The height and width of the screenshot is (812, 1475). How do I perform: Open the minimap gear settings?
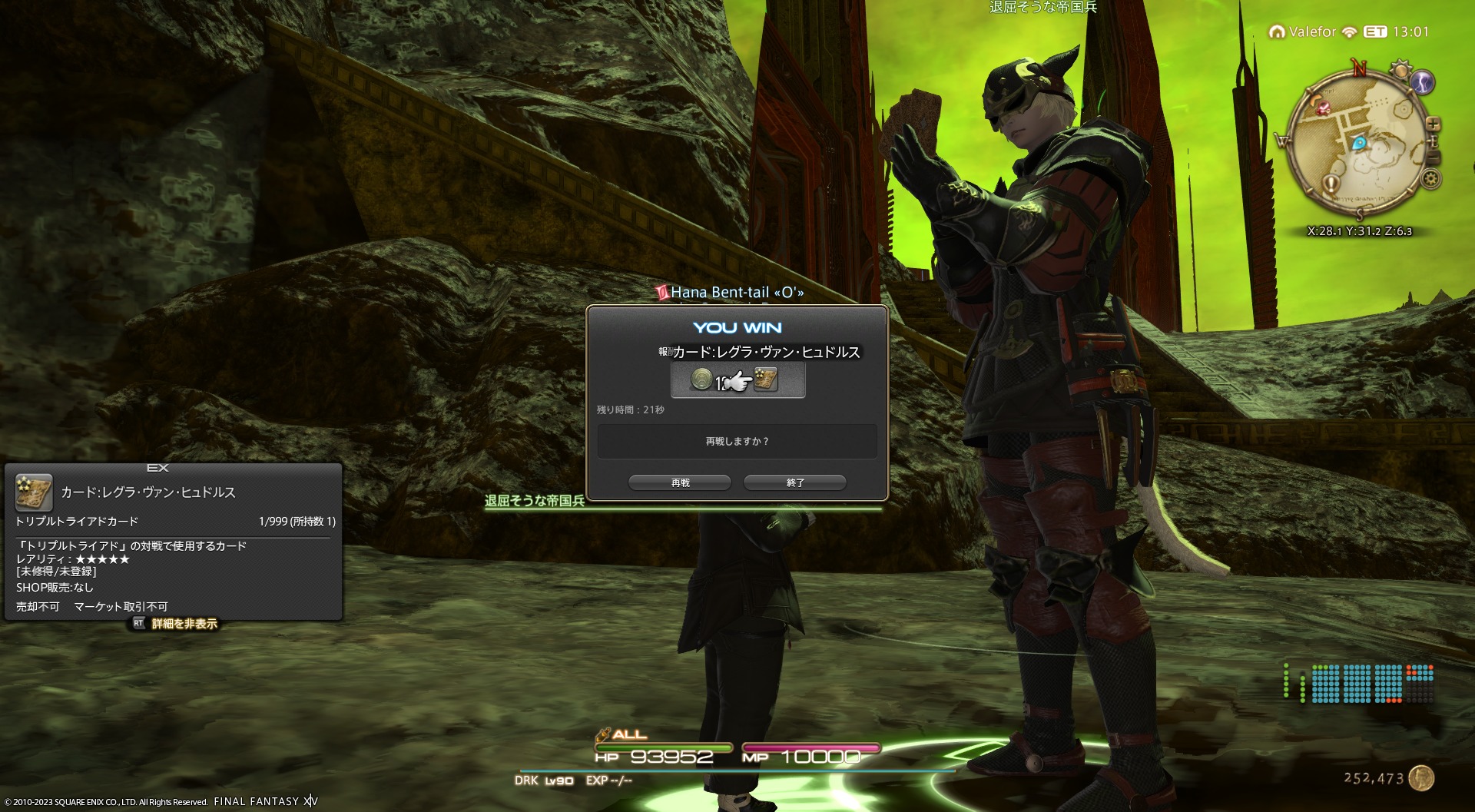[x=1430, y=179]
